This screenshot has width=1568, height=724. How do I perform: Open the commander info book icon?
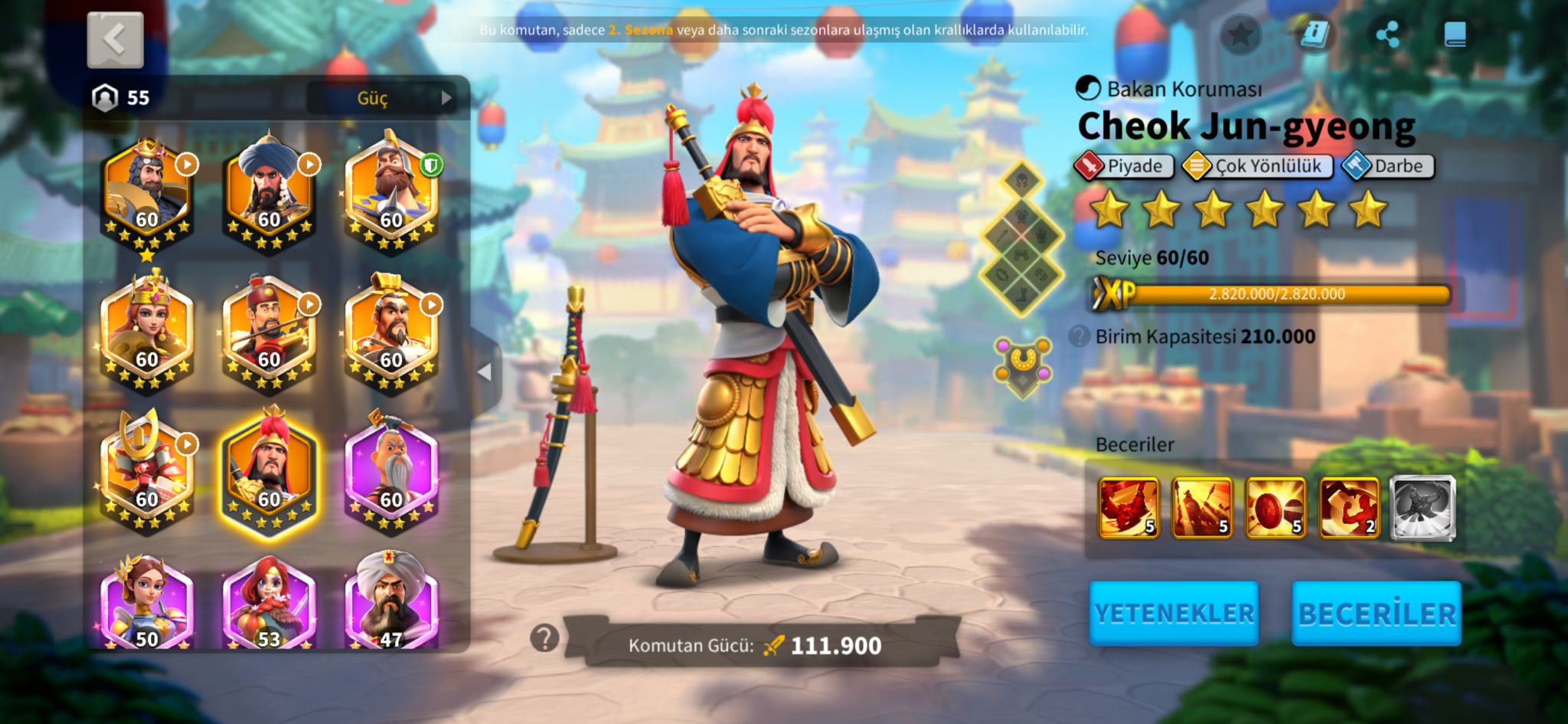click(1315, 34)
